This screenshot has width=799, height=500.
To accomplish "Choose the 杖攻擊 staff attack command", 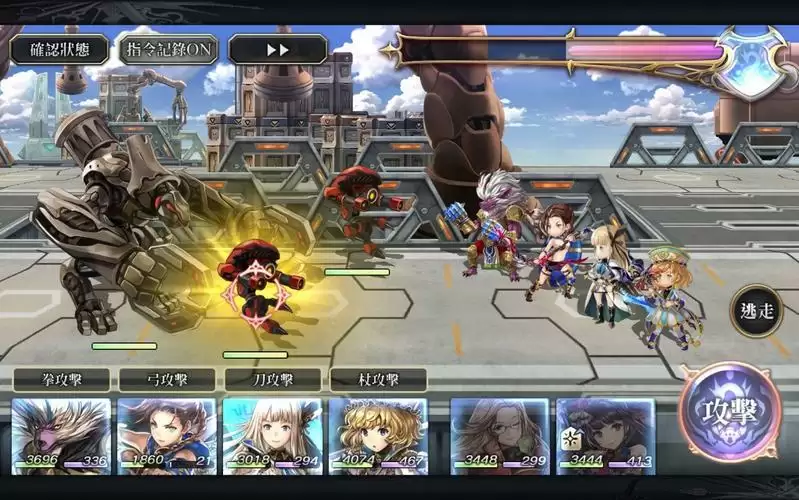I will pyautogui.click(x=378, y=380).
